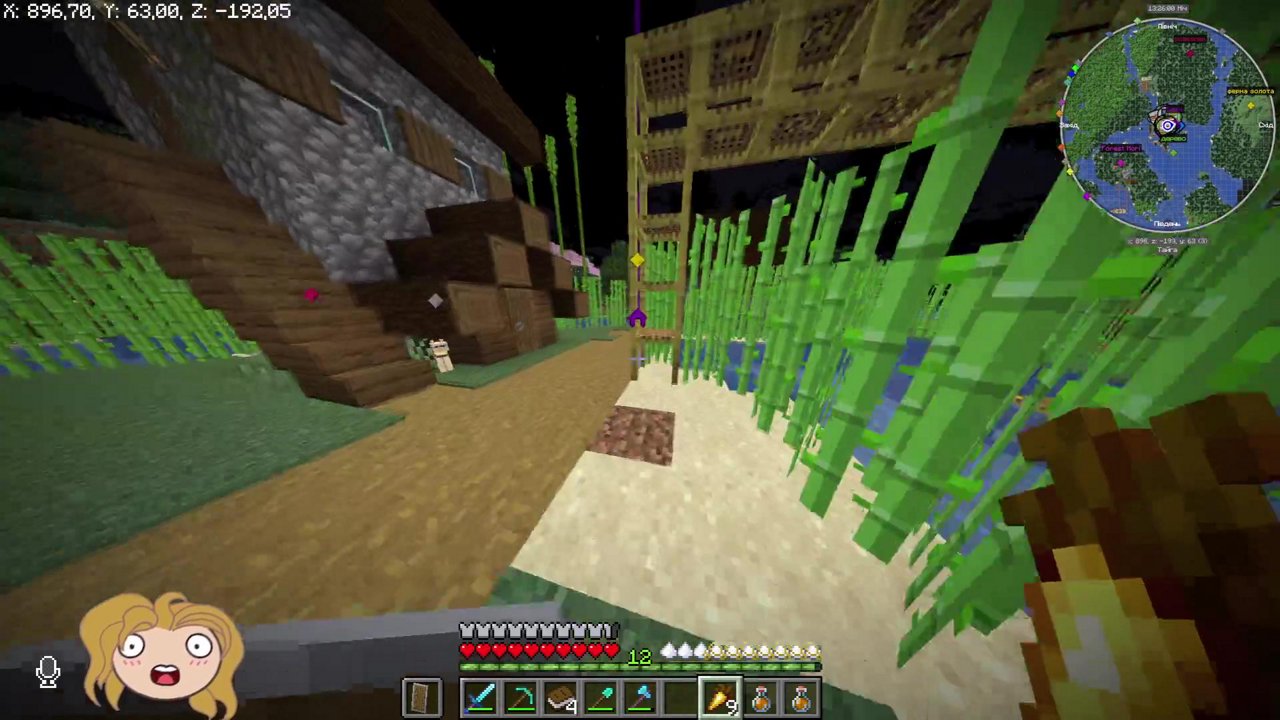Toggle the player position marker on the minimap
This screenshot has width=1280, height=720.
pyautogui.click(x=1167, y=125)
